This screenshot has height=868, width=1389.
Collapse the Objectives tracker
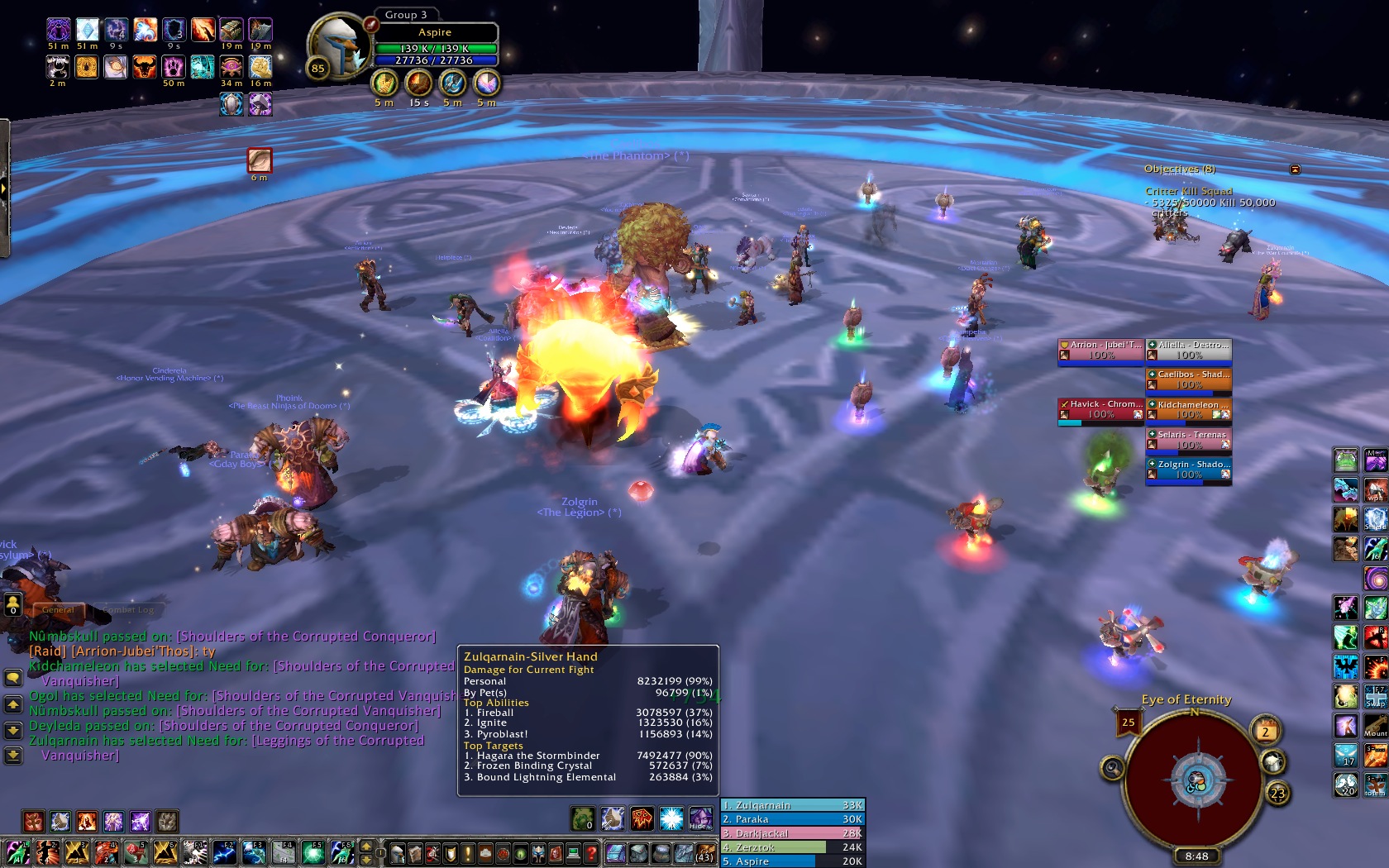tap(1295, 169)
